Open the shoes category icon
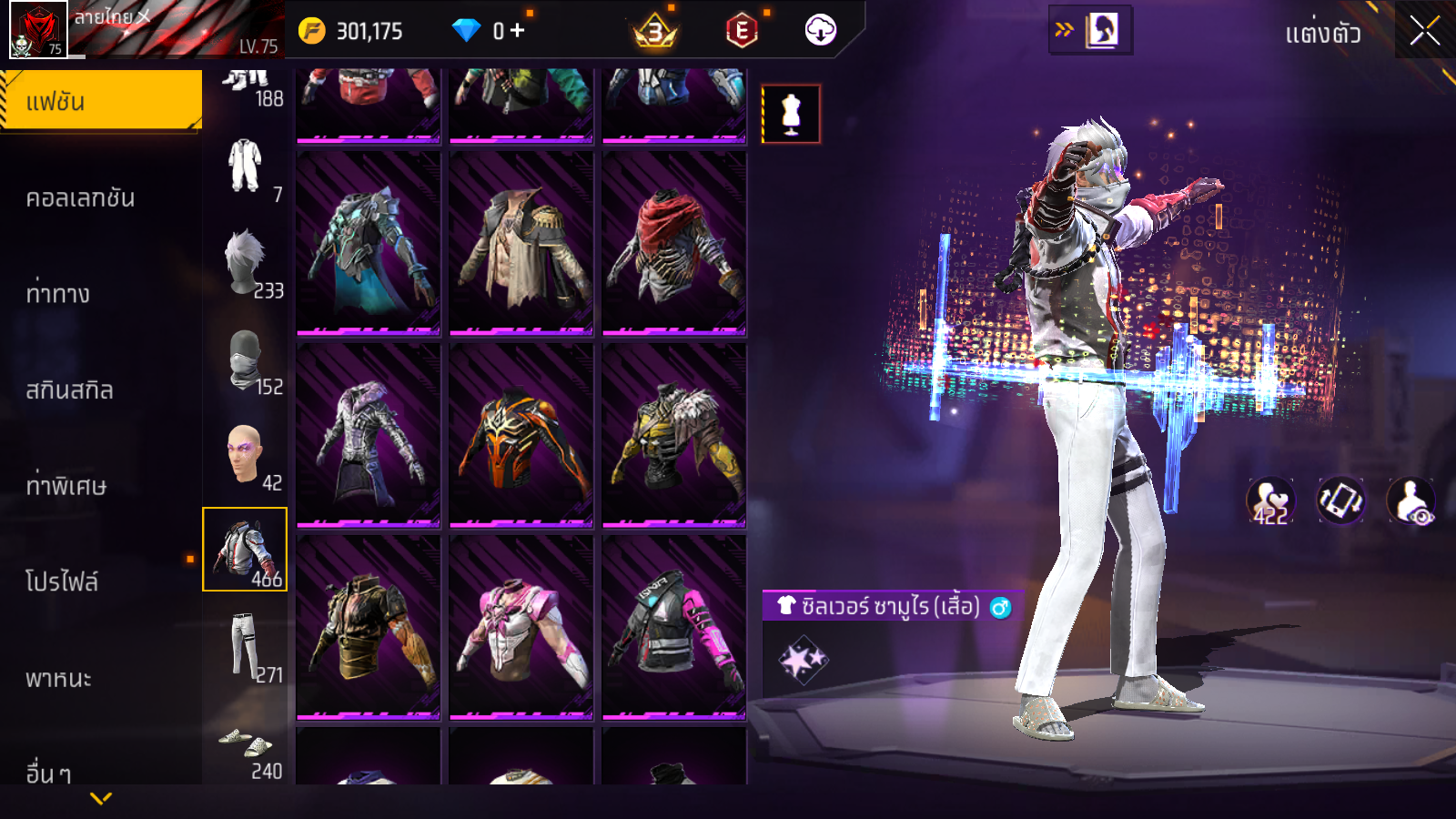Image resolution: width=1456 pixels, height=819 pixels. click(x=245, y=746)
